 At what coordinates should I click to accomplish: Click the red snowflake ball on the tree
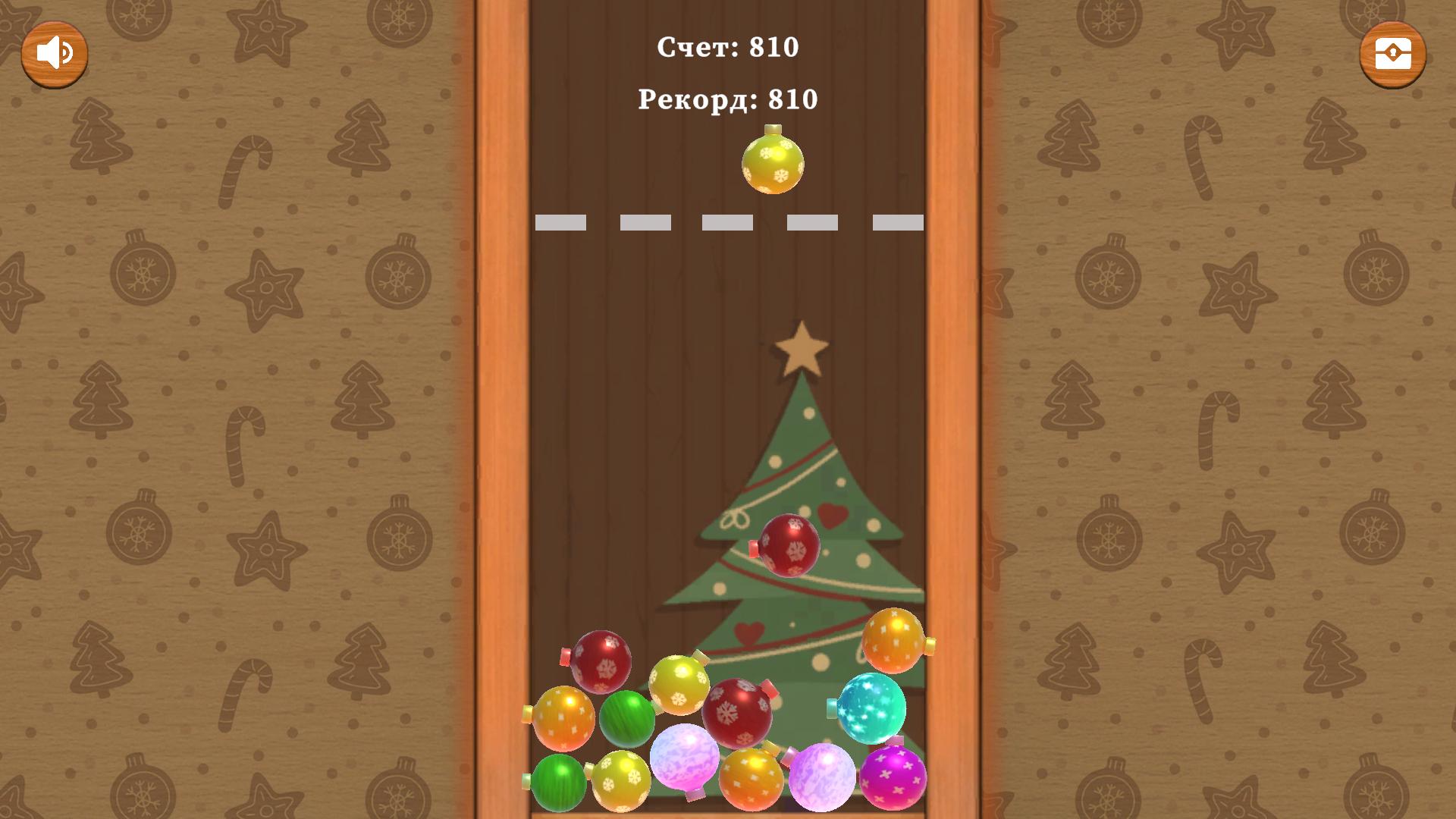tap(789, 544)
